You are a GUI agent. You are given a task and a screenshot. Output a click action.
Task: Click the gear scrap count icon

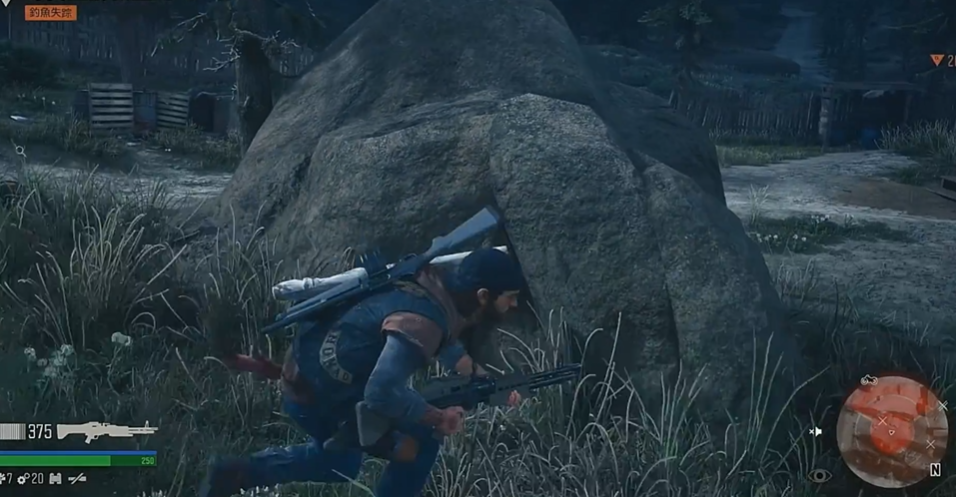tap(24, 479)
